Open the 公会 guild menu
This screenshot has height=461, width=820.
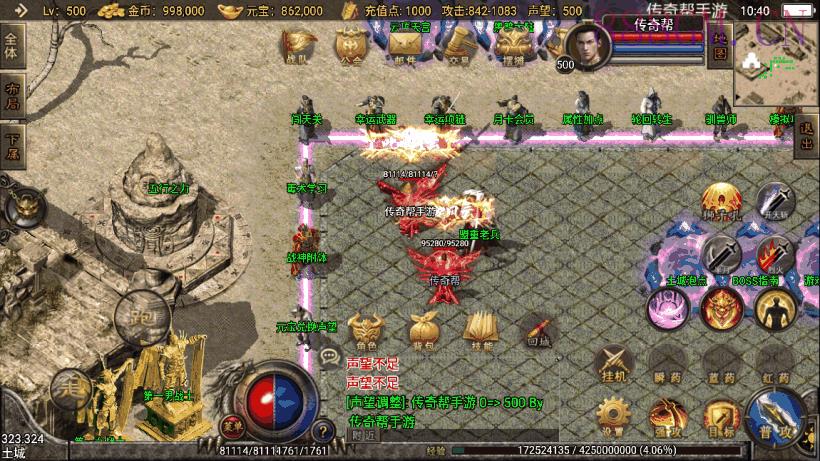350,46
